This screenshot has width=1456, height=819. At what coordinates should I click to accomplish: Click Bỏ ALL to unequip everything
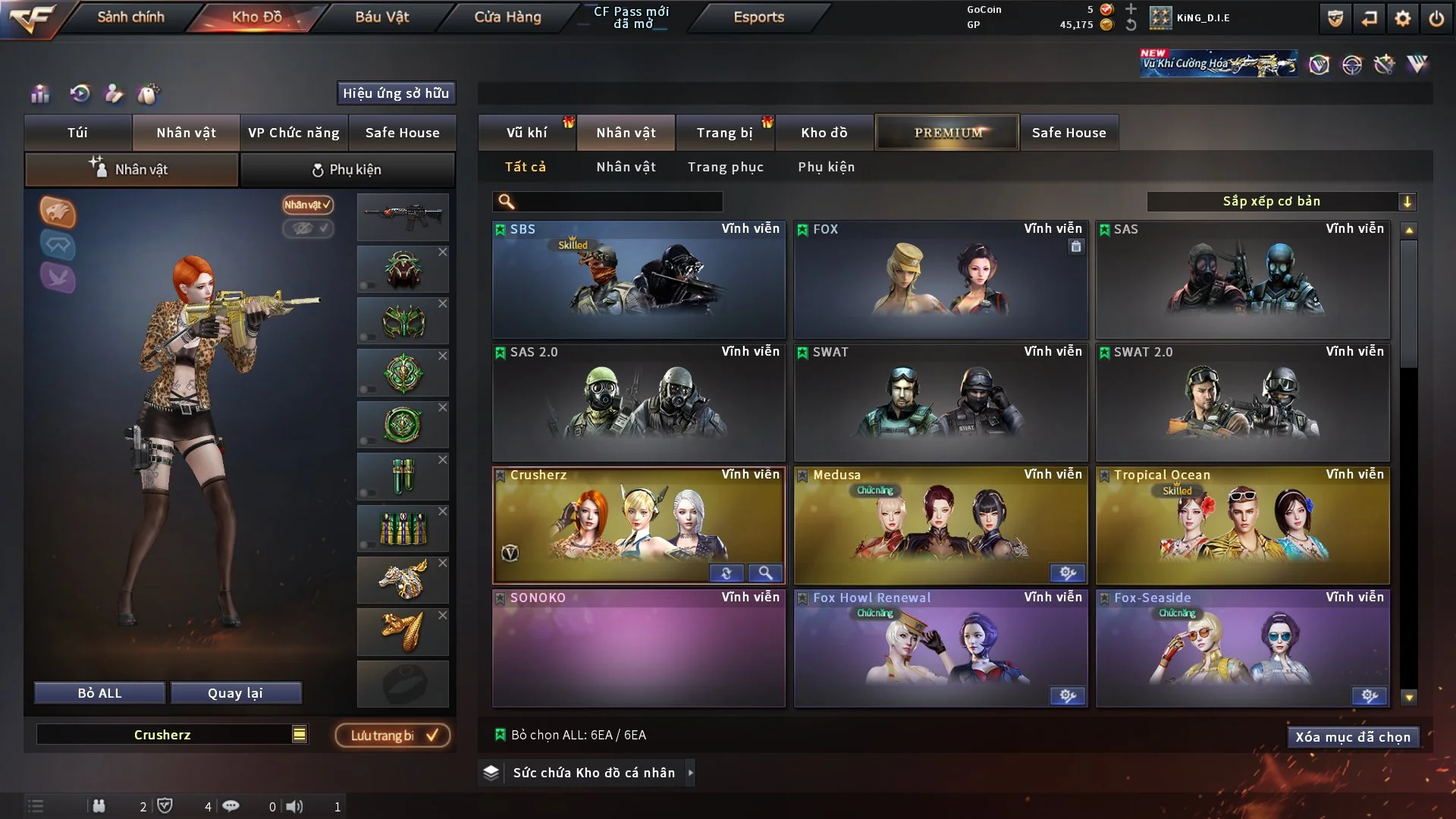[x=99, y=693]
